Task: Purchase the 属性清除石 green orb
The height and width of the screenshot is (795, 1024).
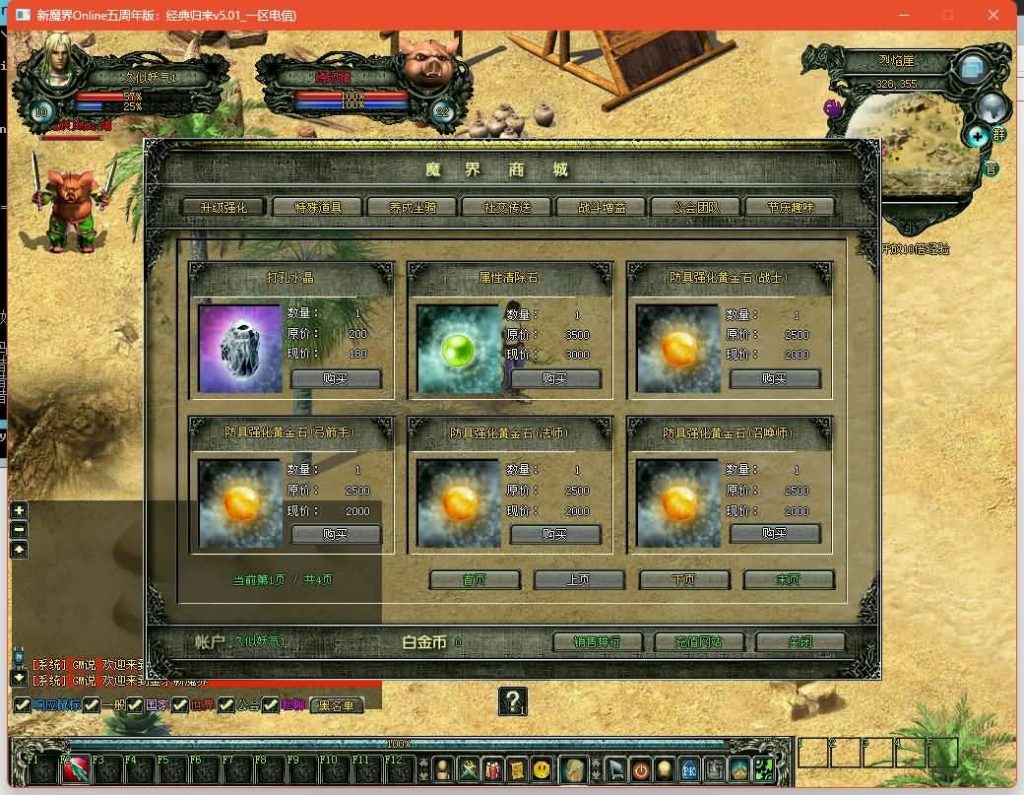Action: click(555, 379)
